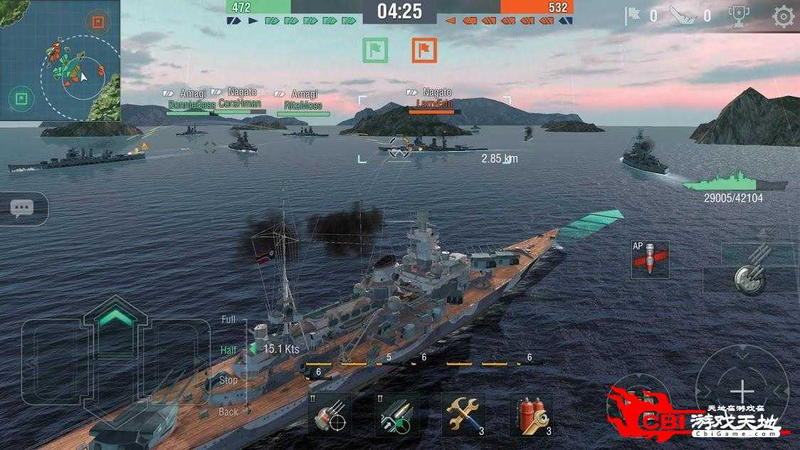Activate the repair wrench consumable
The height and width of the screenshot is (450, 800).
click(462, 413)
